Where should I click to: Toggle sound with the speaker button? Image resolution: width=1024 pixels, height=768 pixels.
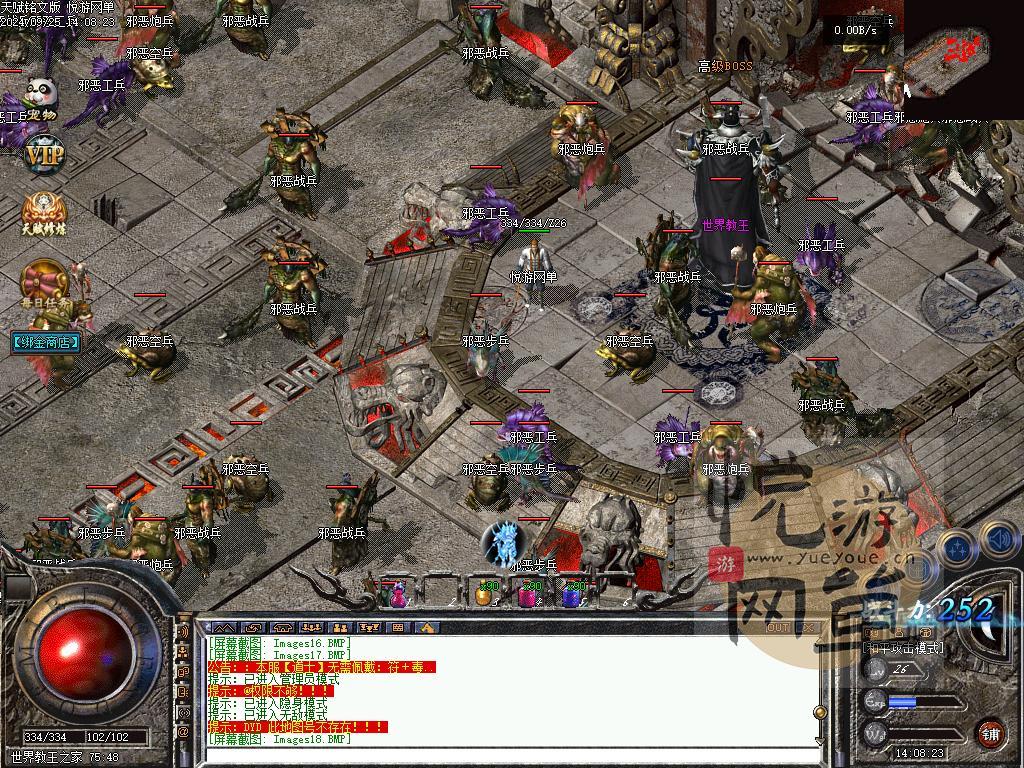tap(999, 540)
